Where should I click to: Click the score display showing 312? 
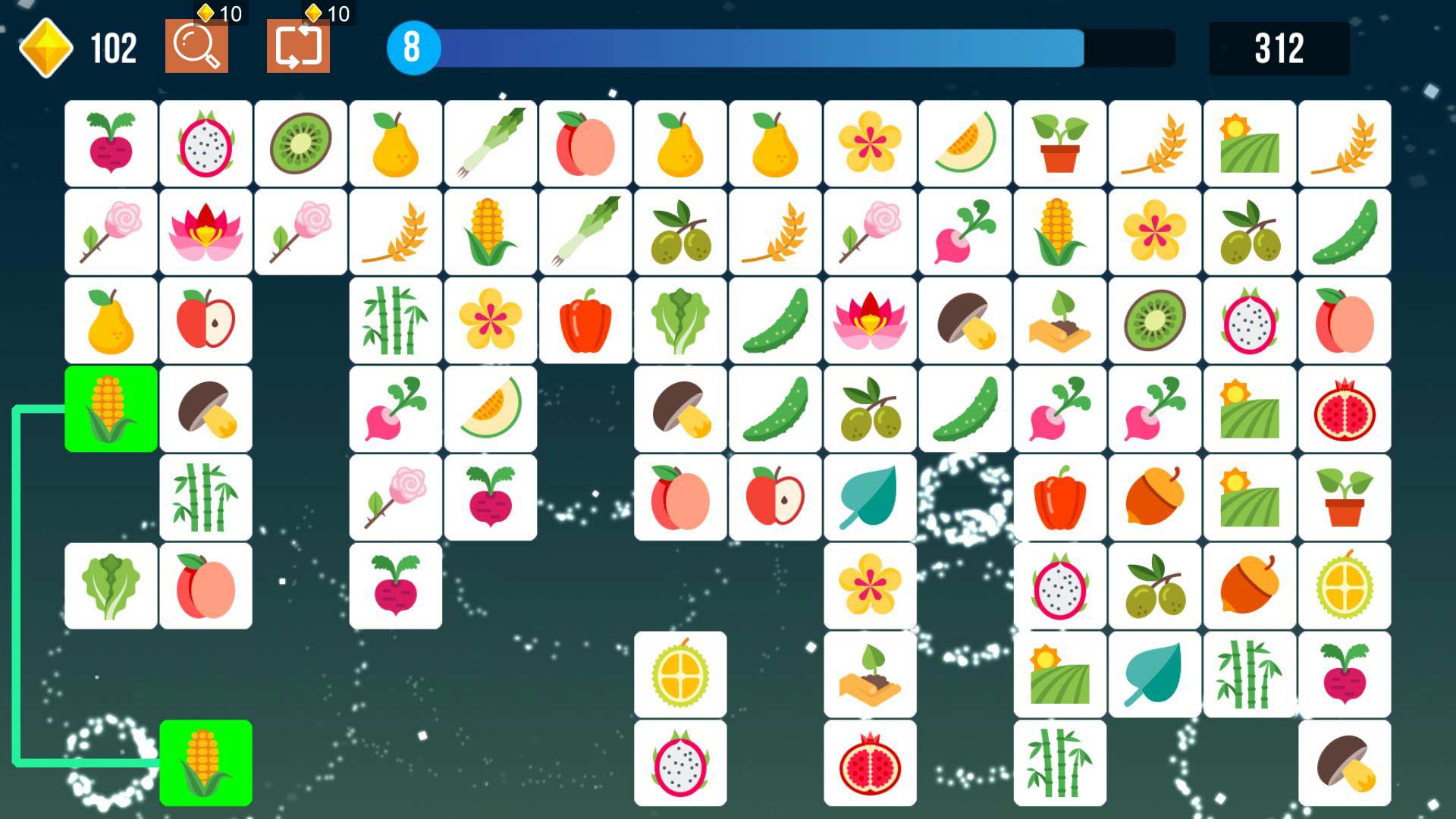[x=1282, y=47]
